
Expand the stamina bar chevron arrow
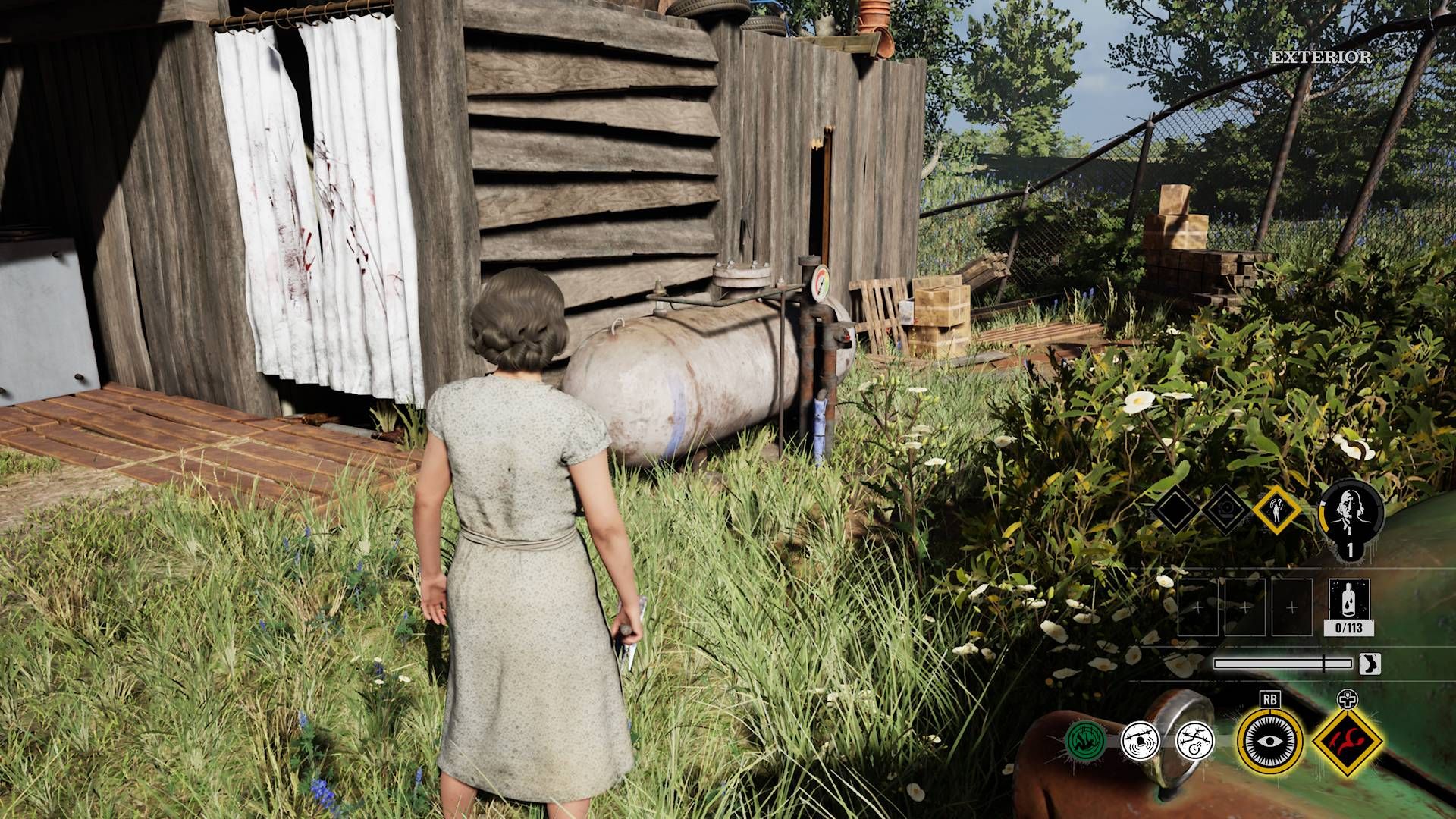[x=1370, y=664]
